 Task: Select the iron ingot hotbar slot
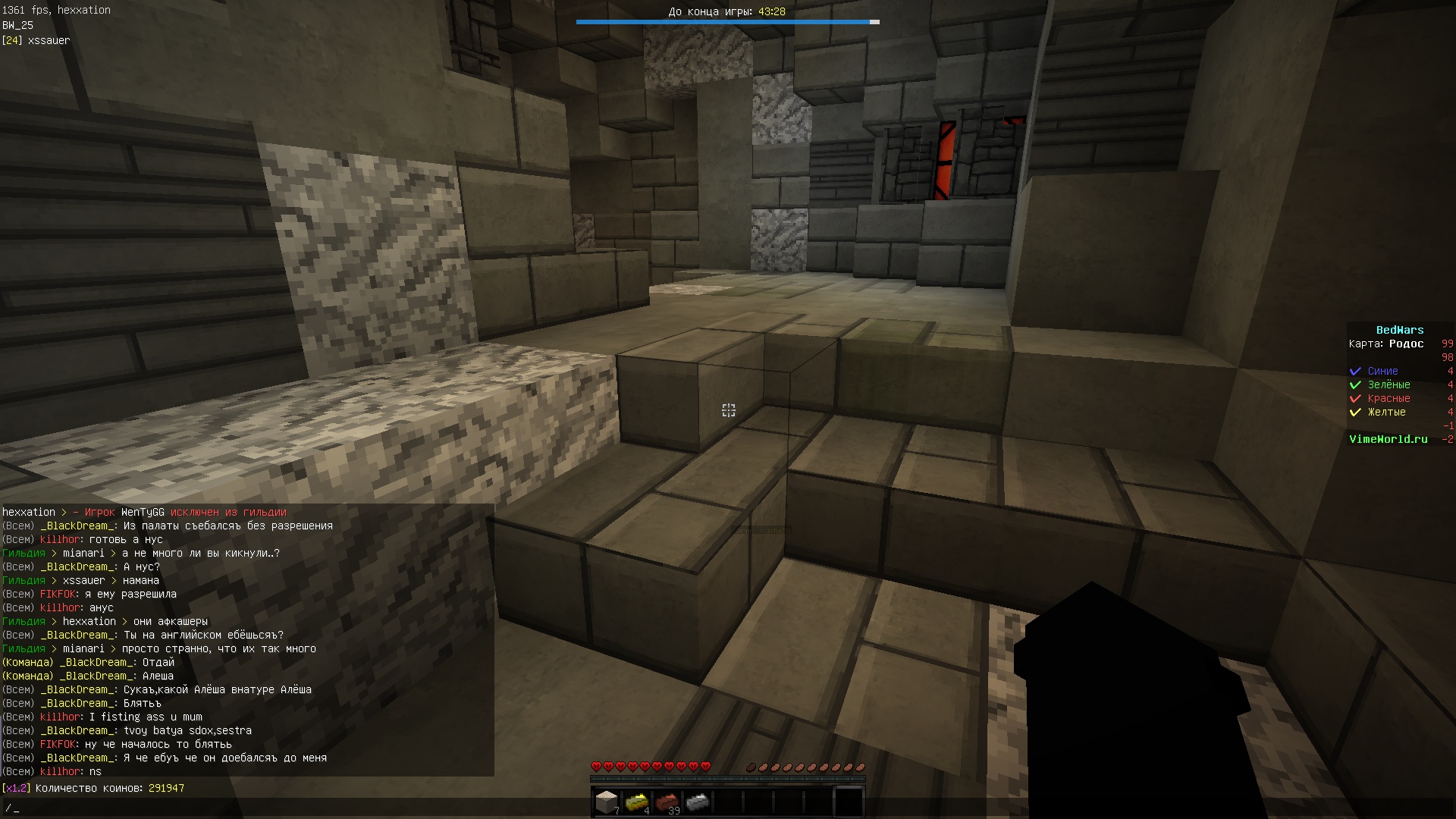[x=698, y=802]
